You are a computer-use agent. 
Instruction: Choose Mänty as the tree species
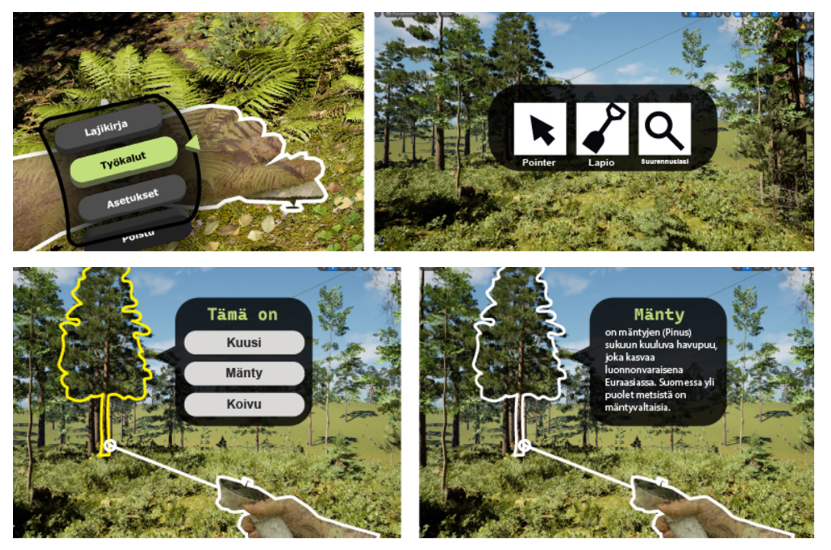pyautogui.click(x=243, y=373)
